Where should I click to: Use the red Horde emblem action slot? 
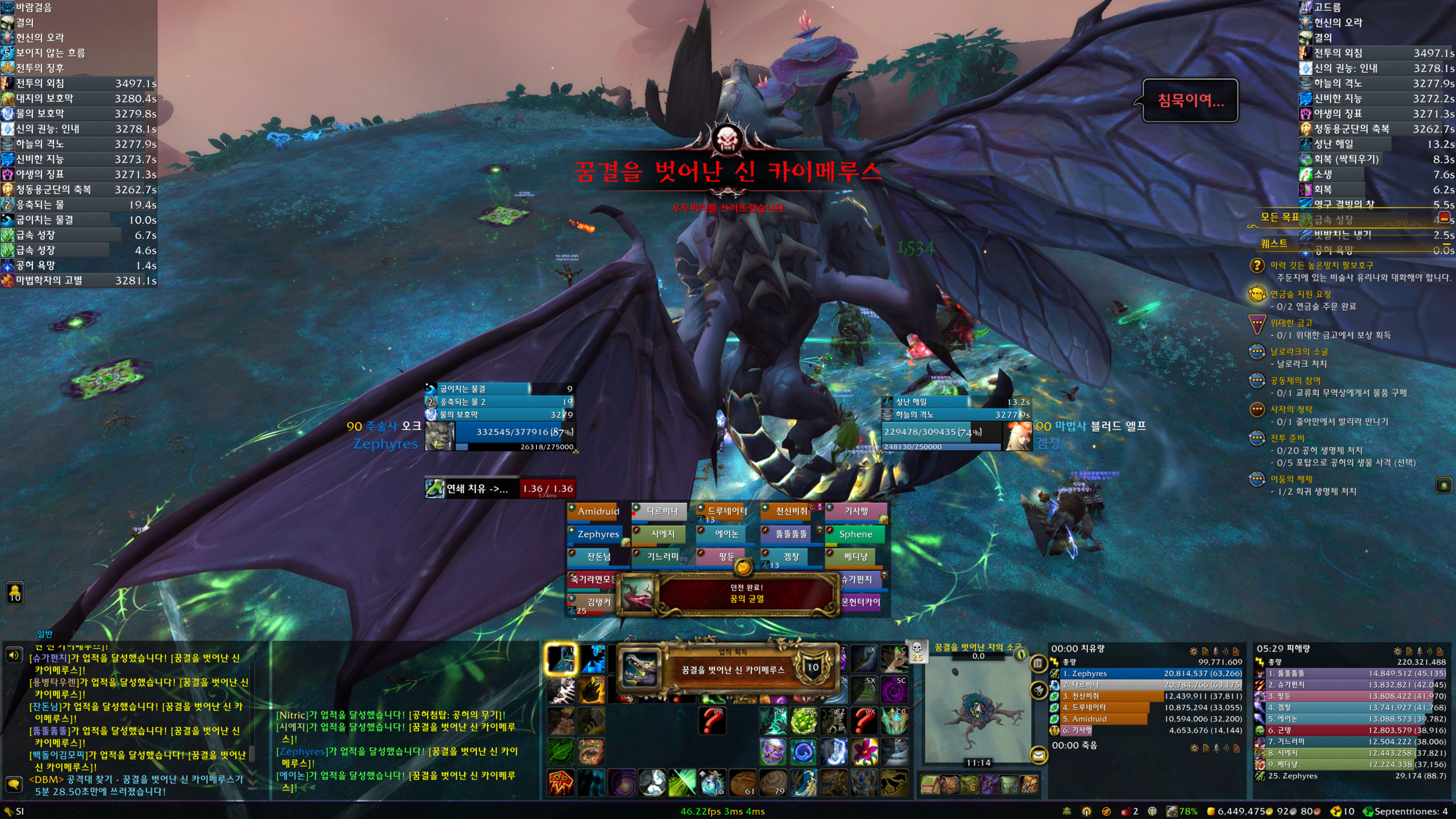[561, 783]
